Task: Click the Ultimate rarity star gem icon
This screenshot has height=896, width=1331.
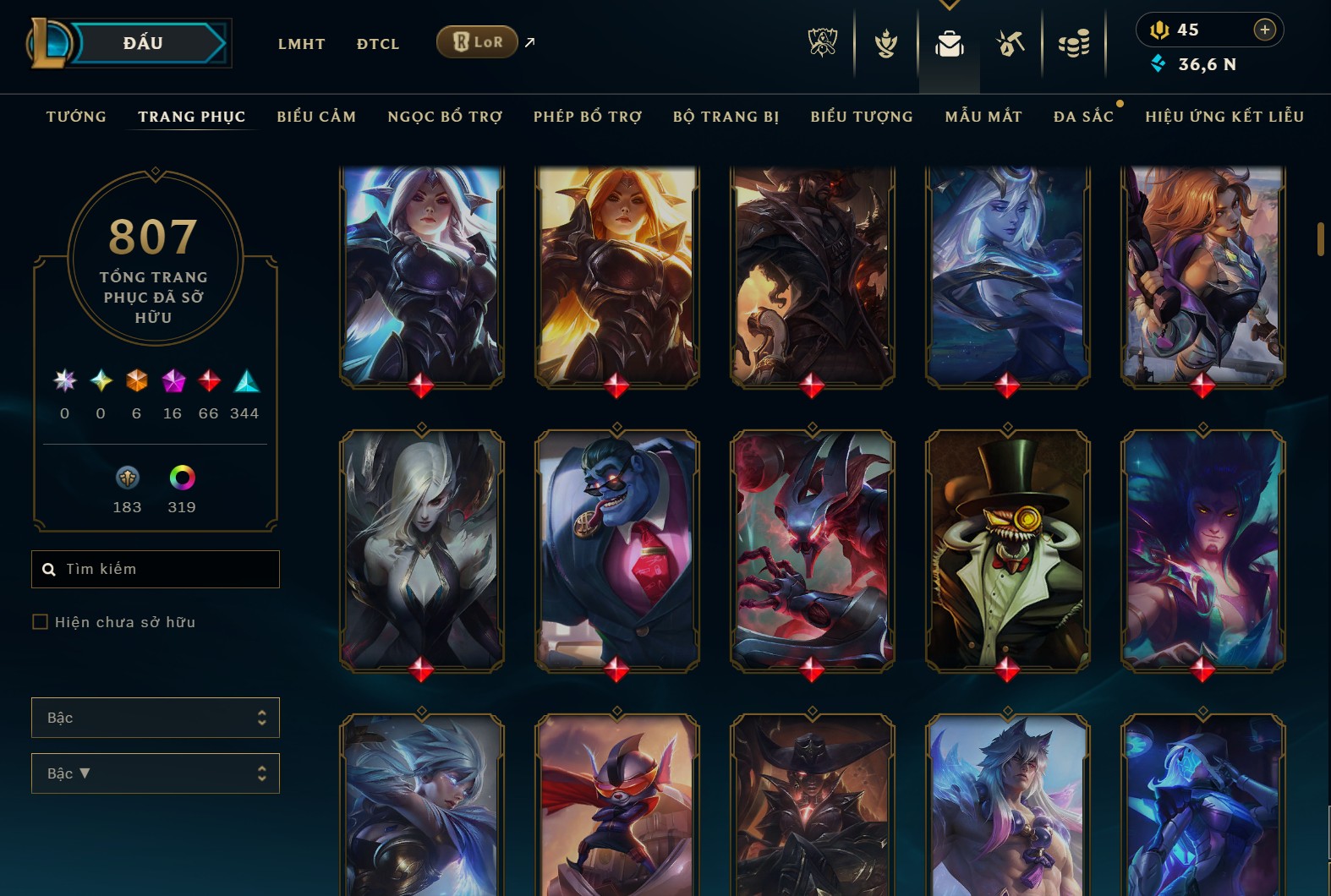Action: click(x=63, y=382)
